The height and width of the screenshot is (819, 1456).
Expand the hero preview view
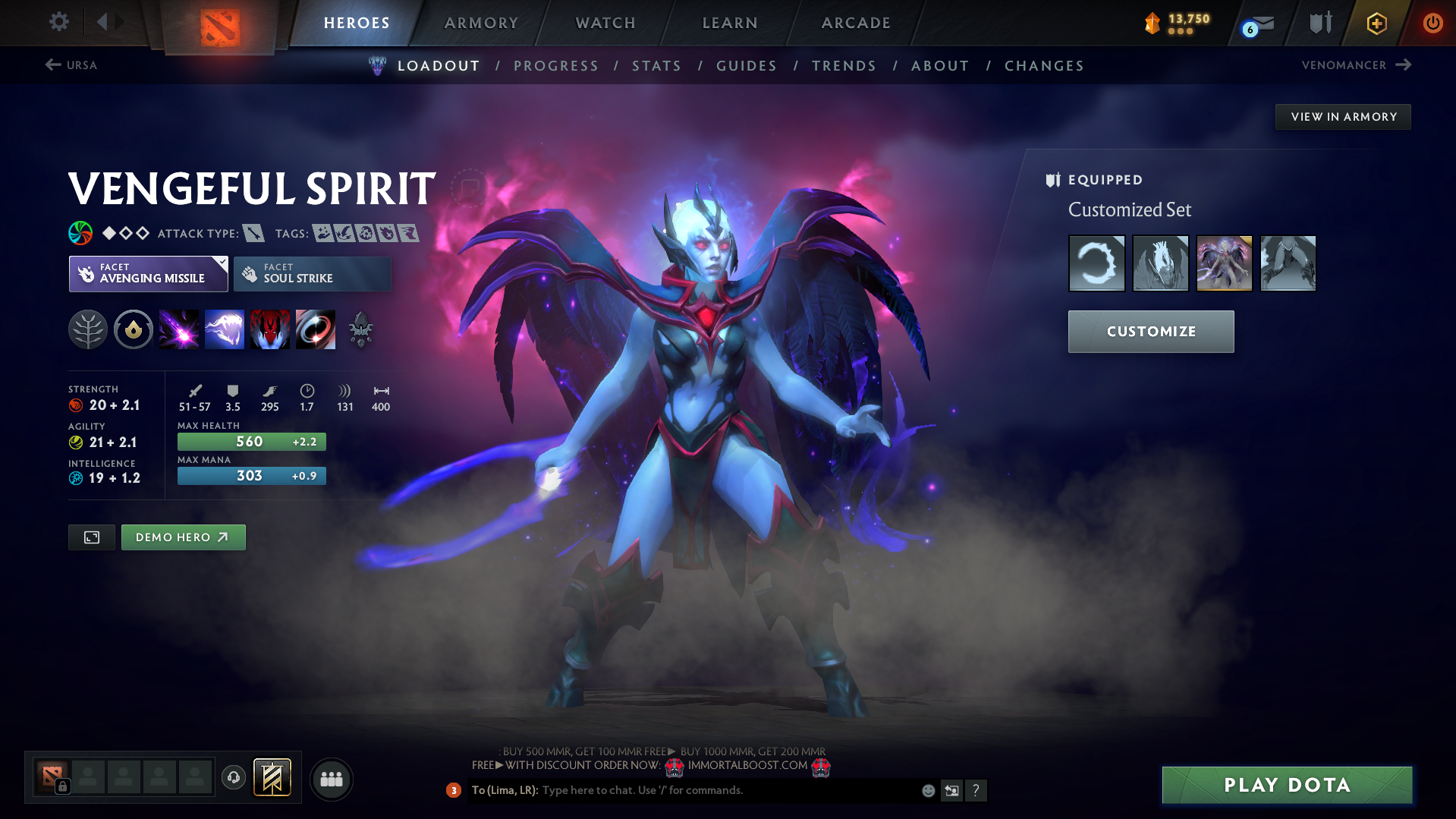tap(91, 537)
